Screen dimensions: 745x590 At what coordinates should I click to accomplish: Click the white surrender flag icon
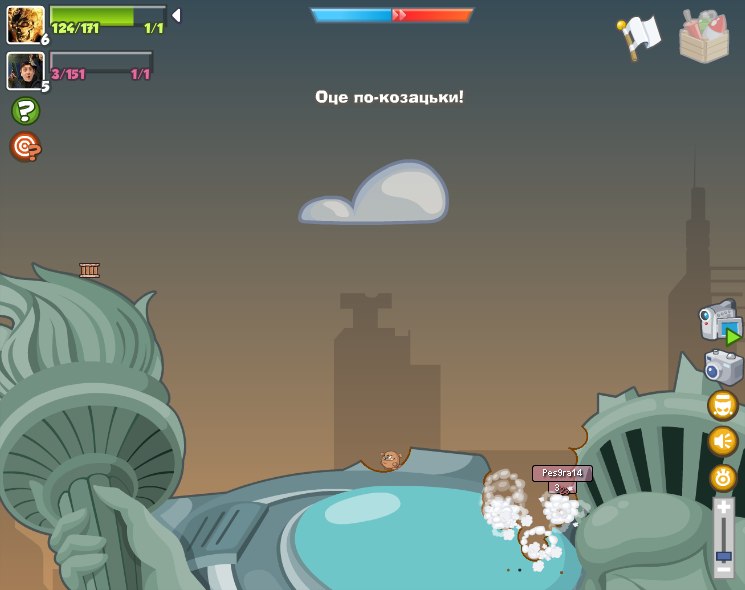(x=639, y=36)
